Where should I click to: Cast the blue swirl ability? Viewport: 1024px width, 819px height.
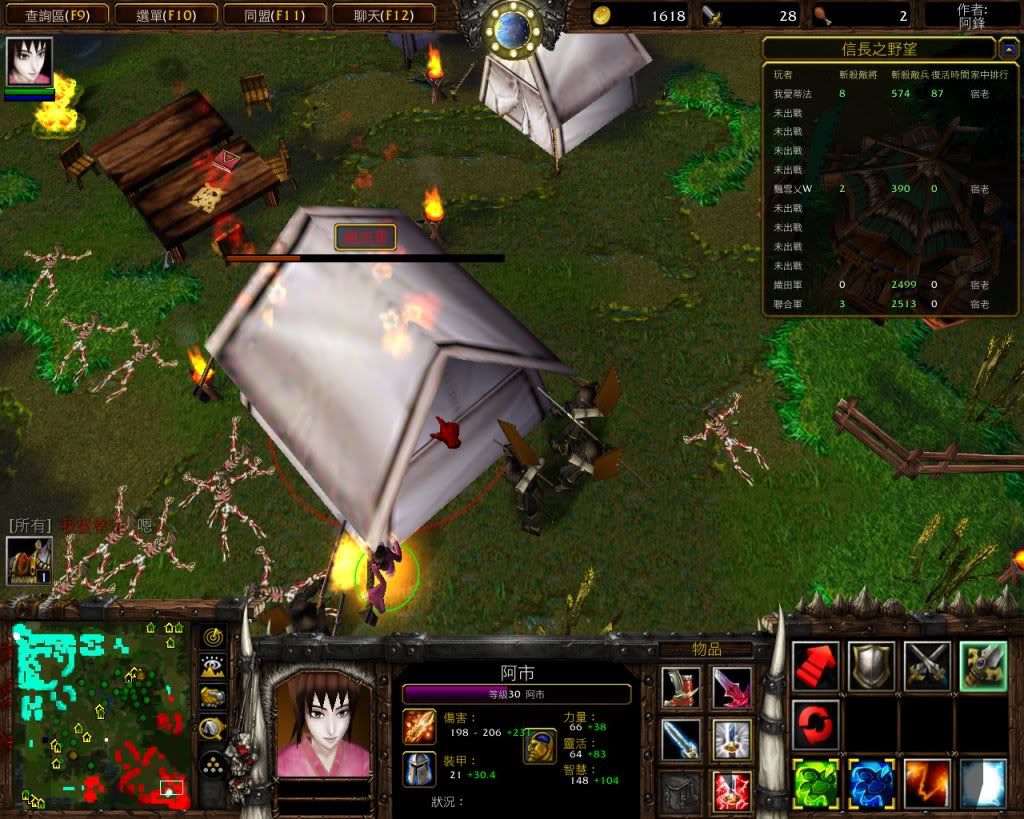tap(872, 783)
